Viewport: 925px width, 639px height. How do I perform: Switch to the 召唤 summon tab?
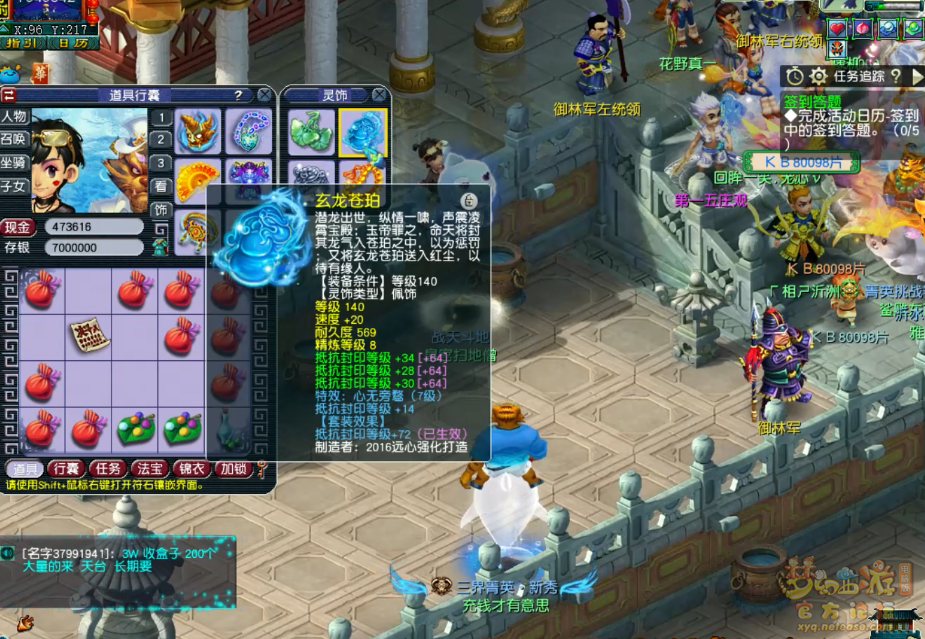click(14, 139)
